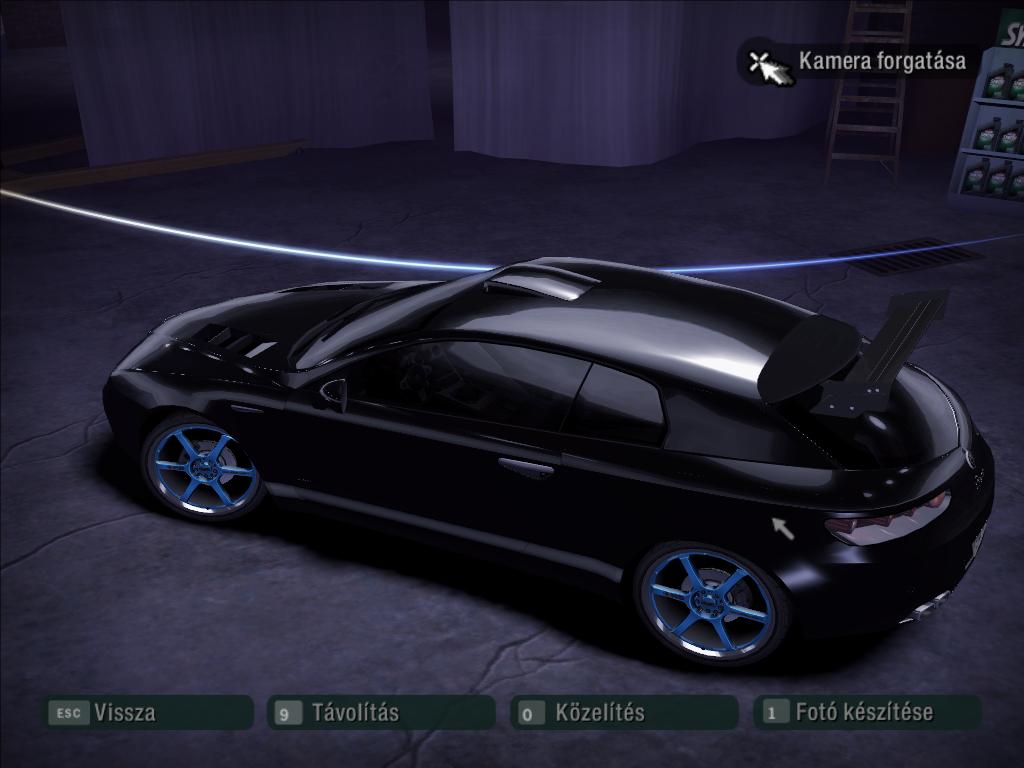This screenshot has height=768, width=1024.
Task: Zoom in using the Közelítés button
Action: (x=624, y=713)
